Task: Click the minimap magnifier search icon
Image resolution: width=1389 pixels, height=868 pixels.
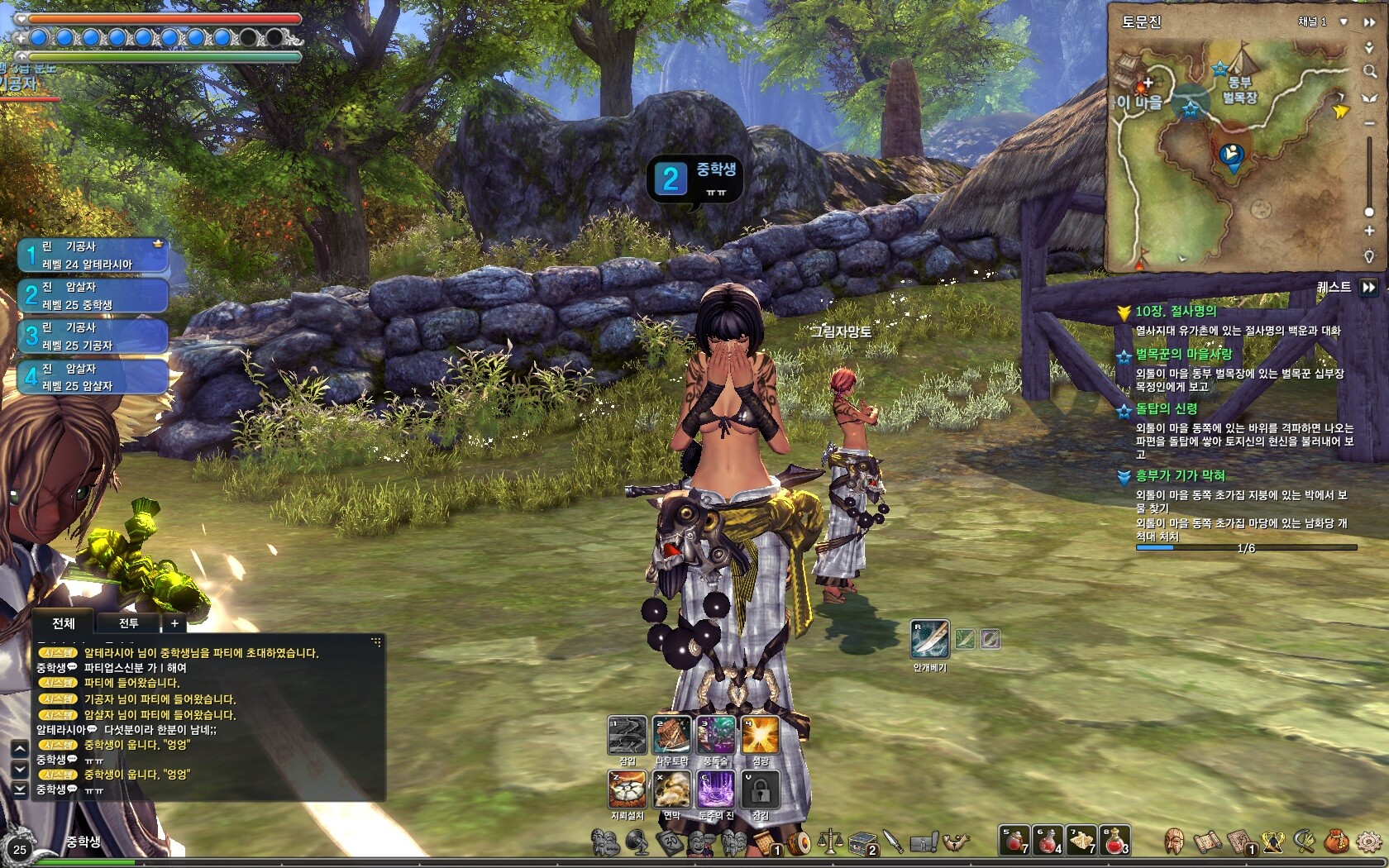Action: pos(1369,72)
